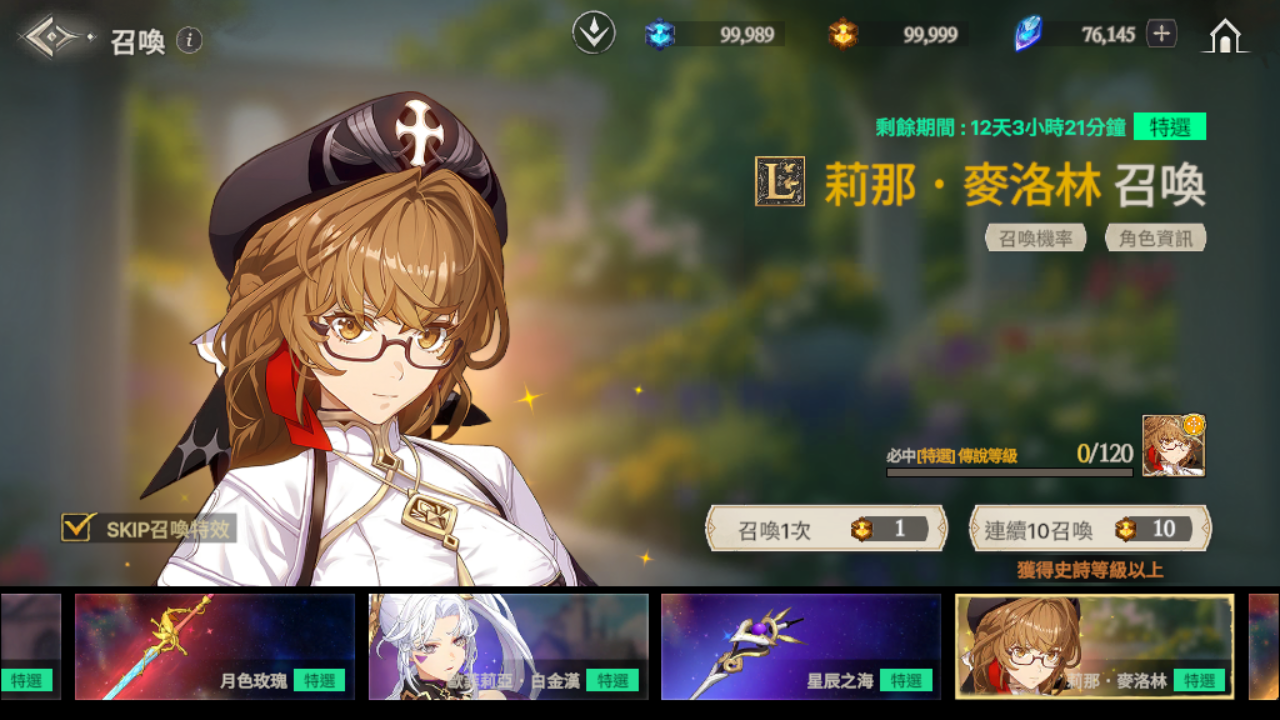The image size is (1280, 720).
Task: Select the 月色玫瑰 weapon banner
Action: (x=215, y=646)
